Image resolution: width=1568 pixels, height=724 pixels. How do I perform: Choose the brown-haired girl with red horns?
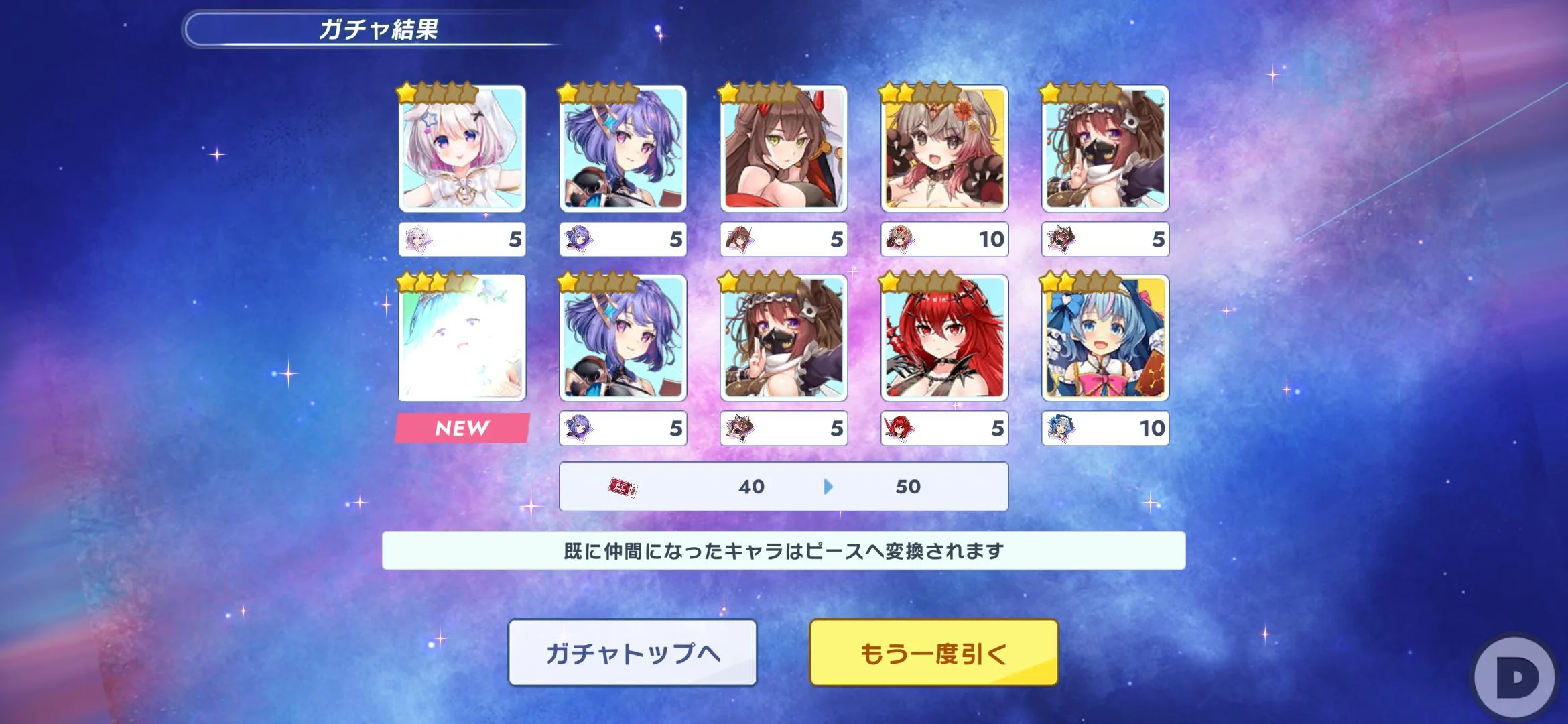click(783, 149)
